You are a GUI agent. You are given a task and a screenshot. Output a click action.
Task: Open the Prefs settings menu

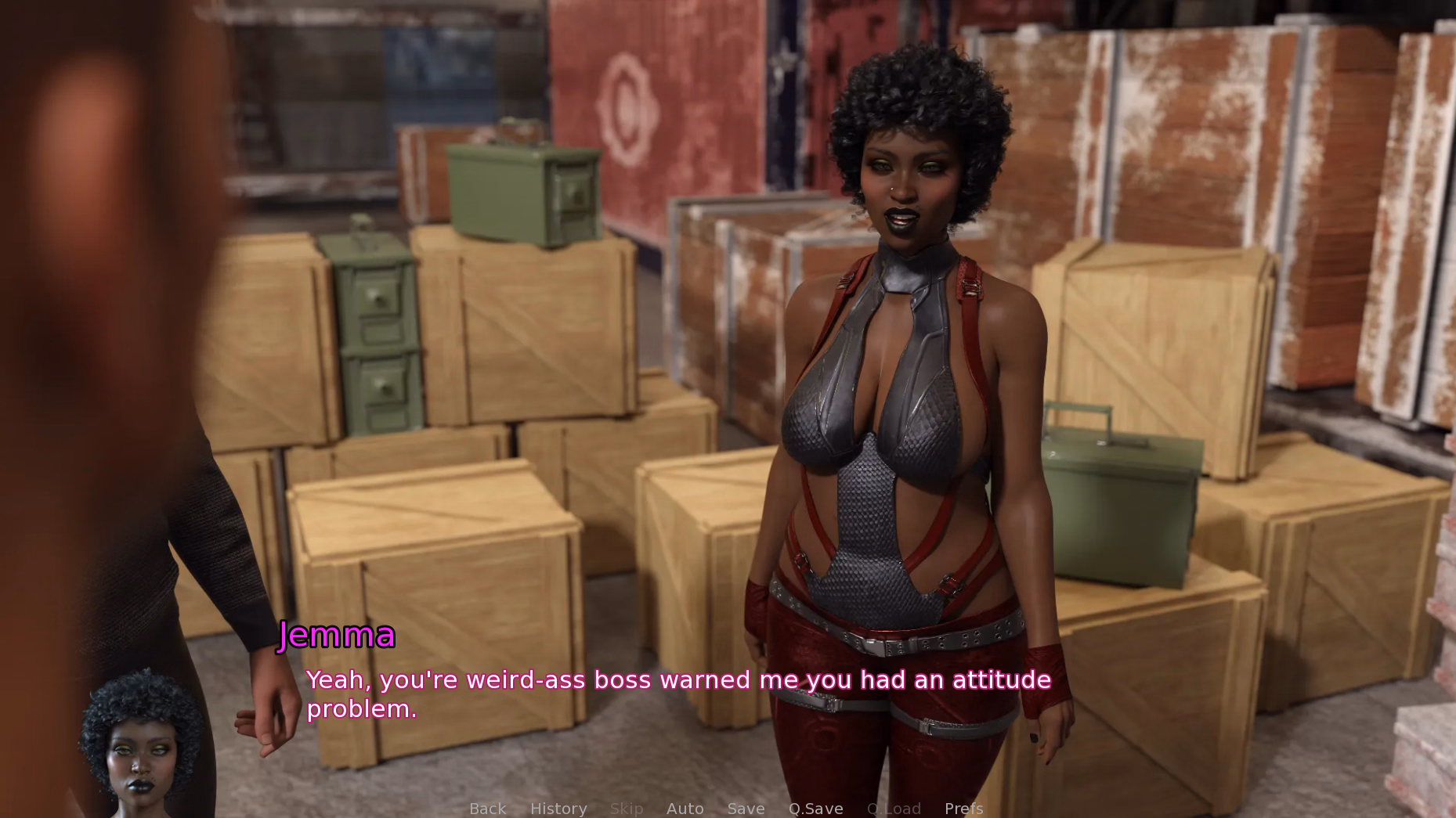coord(963,809)
